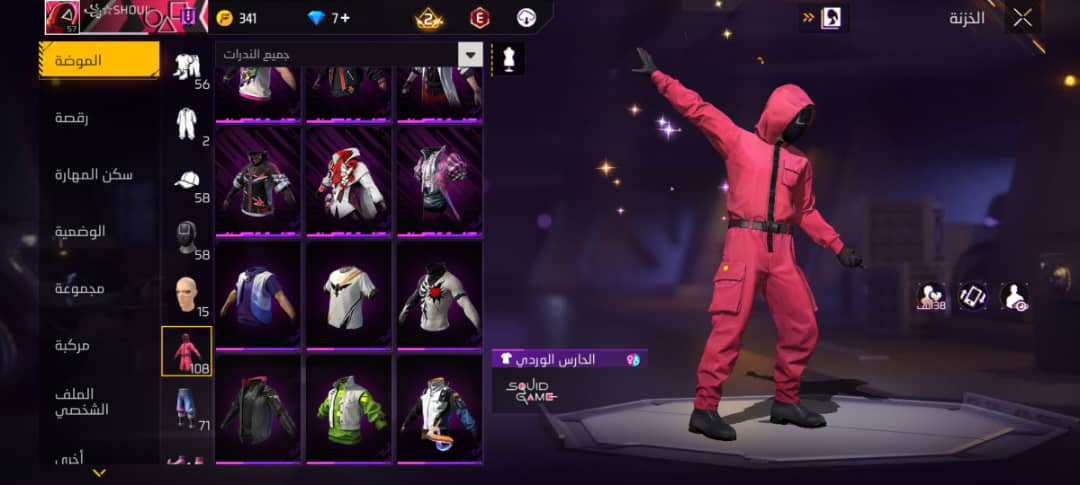
Task: Select the black leather jacket item
Action: pyautogui.click(x=258, y=408)
